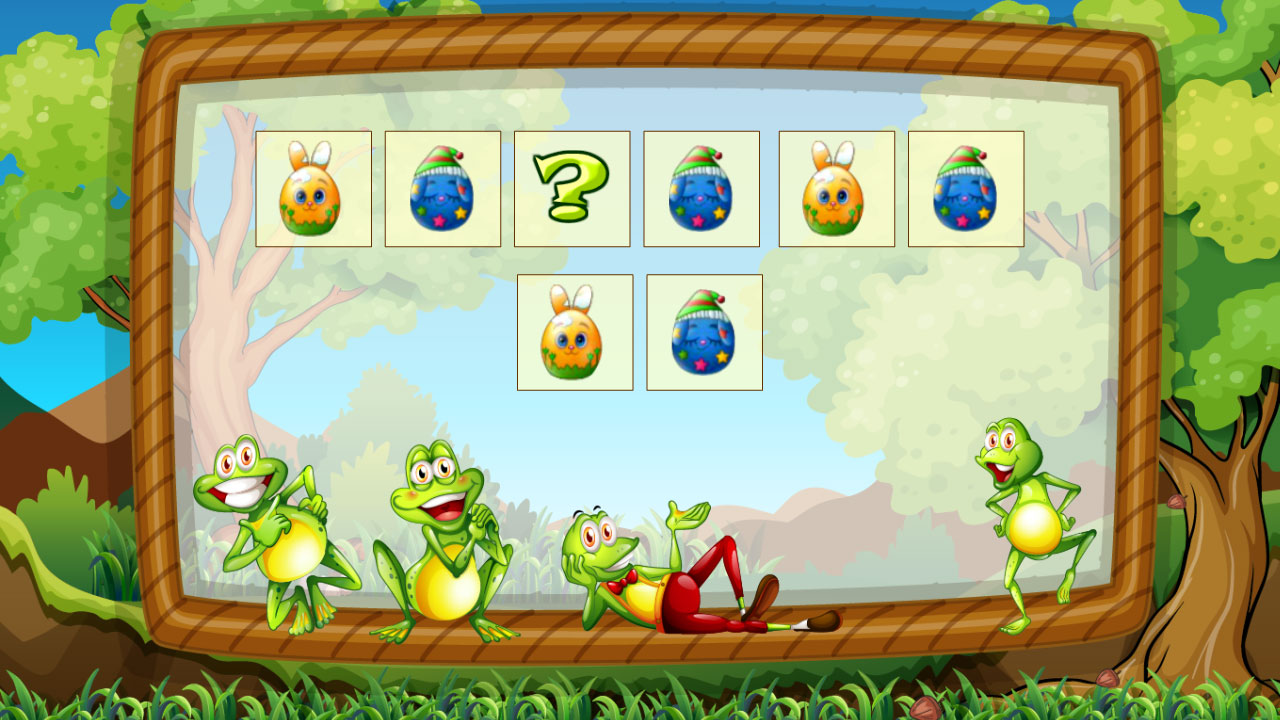Choose the orange bunny egg answer option
Screen dimensions: 1280x720
574,332
